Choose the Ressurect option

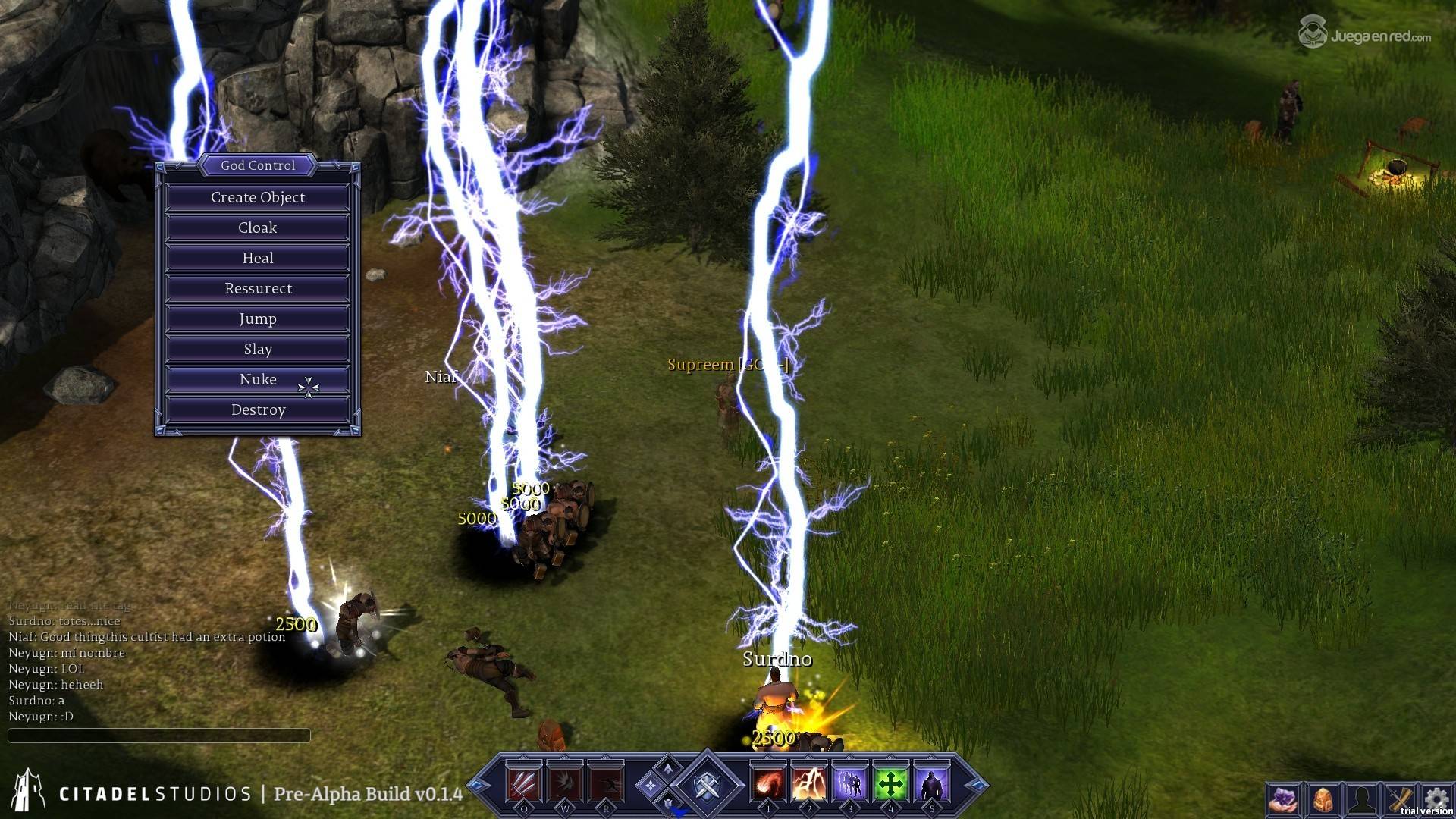tap(258, 288)
